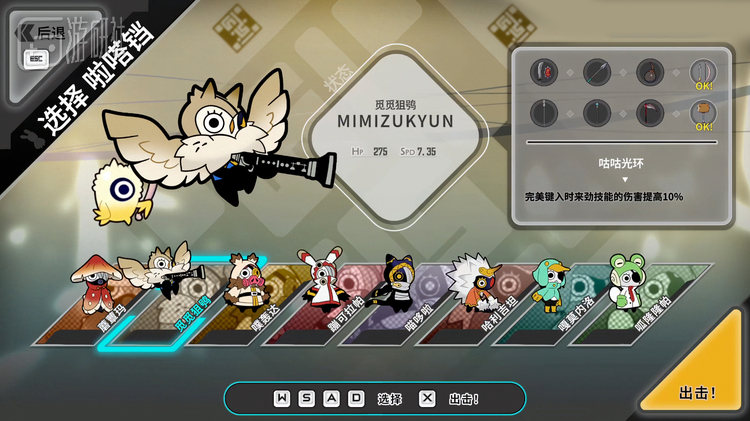Click the bow weapon icon marked OK

[x=703, y=72]
